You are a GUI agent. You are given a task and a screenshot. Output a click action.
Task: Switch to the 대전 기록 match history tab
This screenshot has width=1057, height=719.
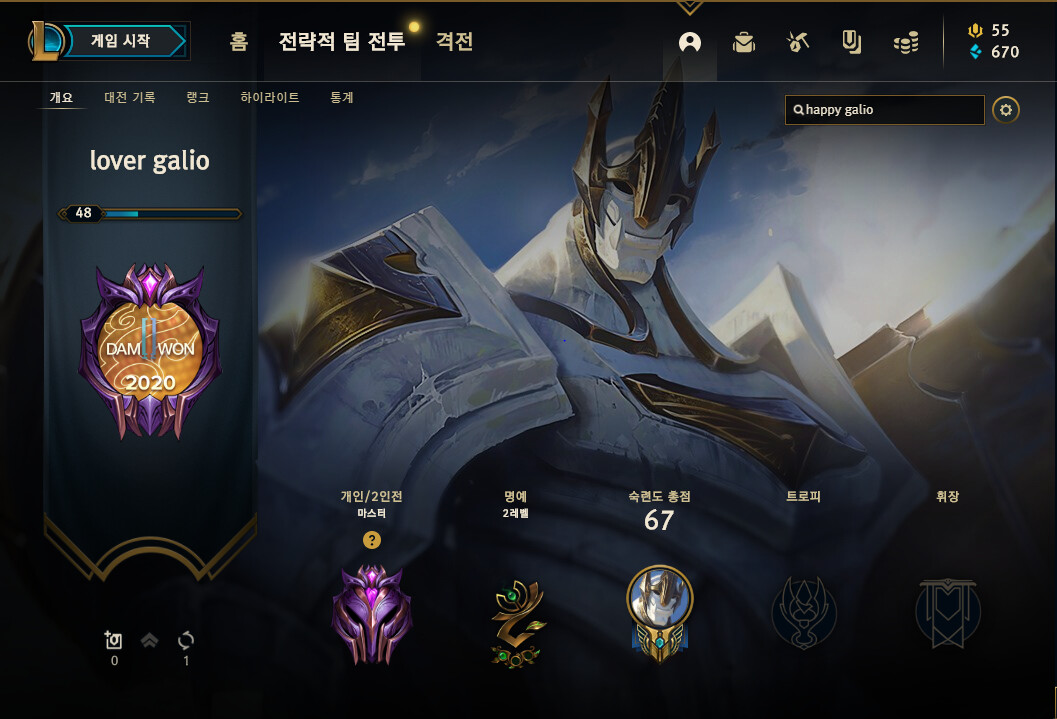tap(129, 98)
